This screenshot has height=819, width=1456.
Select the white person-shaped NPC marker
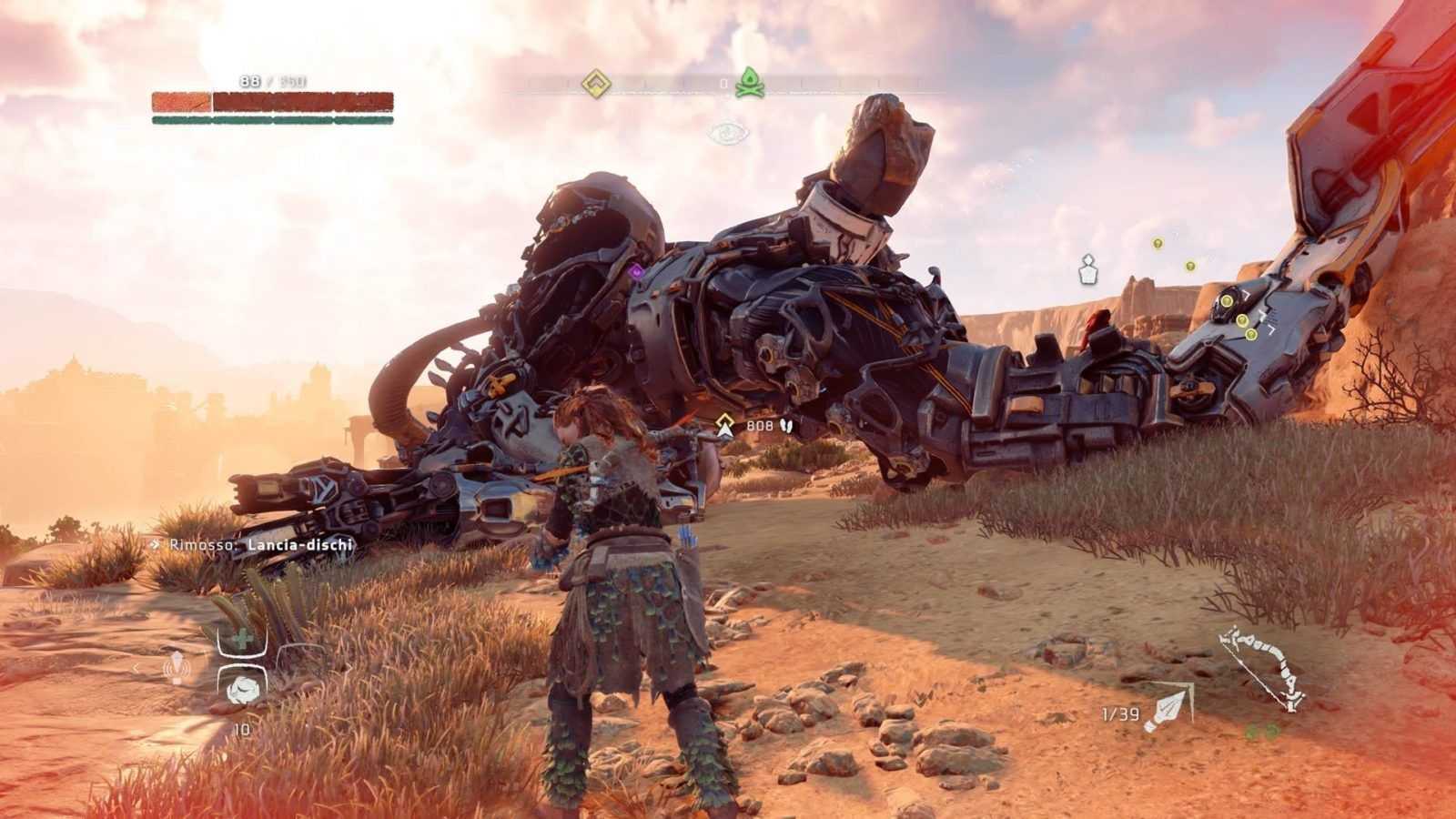(1087, 269)
